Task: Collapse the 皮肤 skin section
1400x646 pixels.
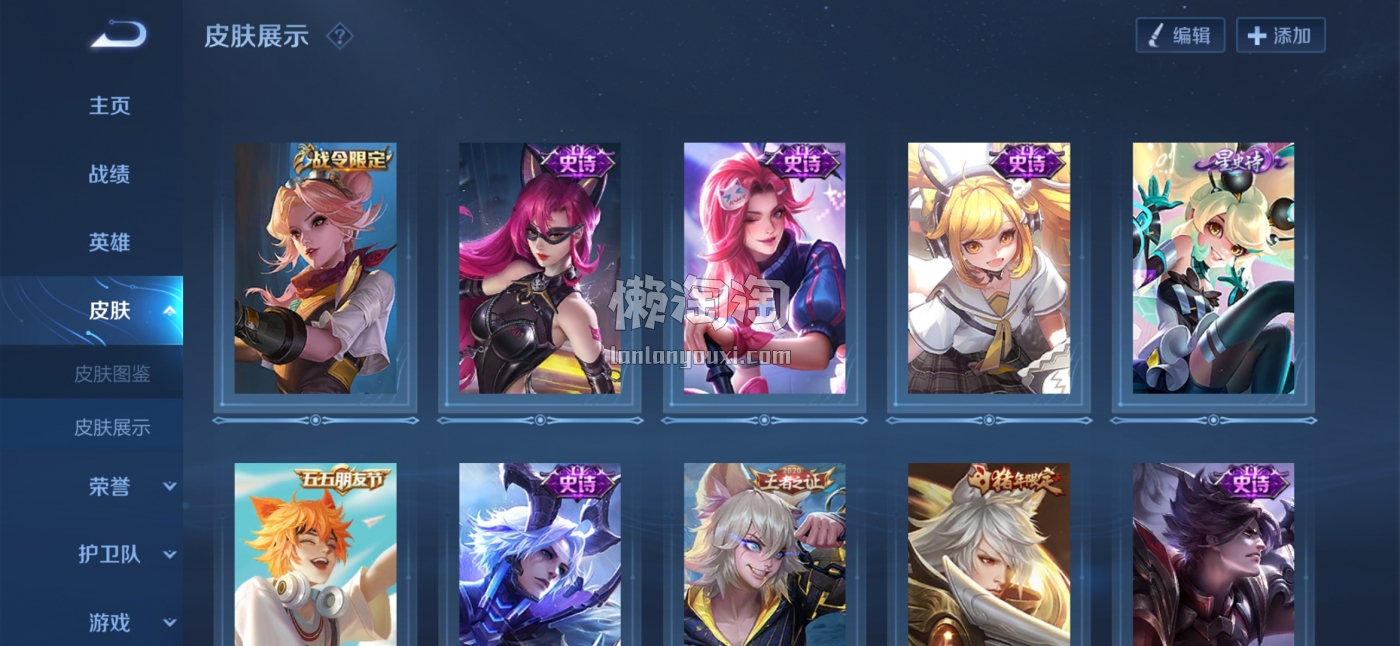Action: (x=169, y=311)
